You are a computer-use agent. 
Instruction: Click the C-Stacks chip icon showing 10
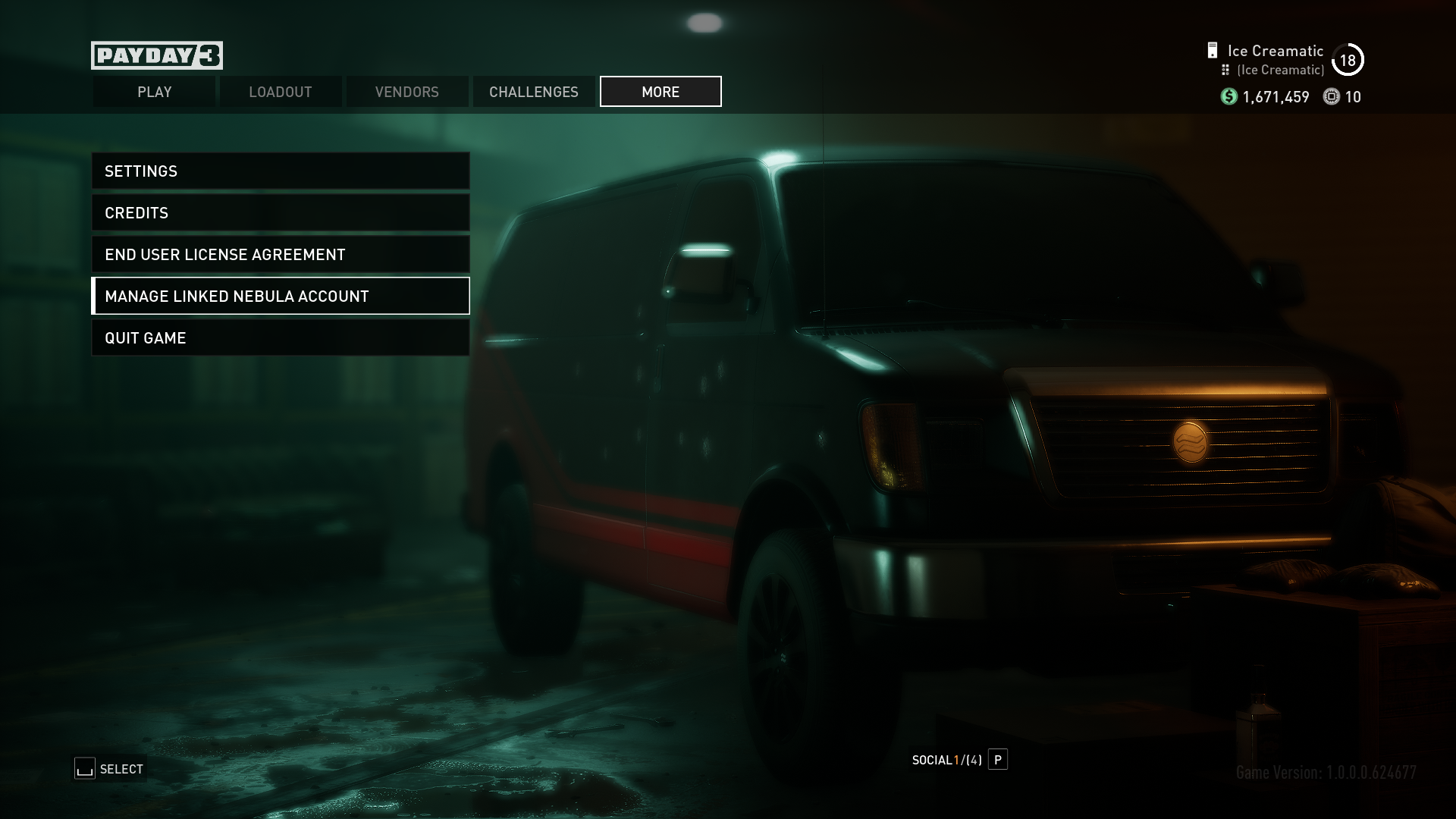1332,97
